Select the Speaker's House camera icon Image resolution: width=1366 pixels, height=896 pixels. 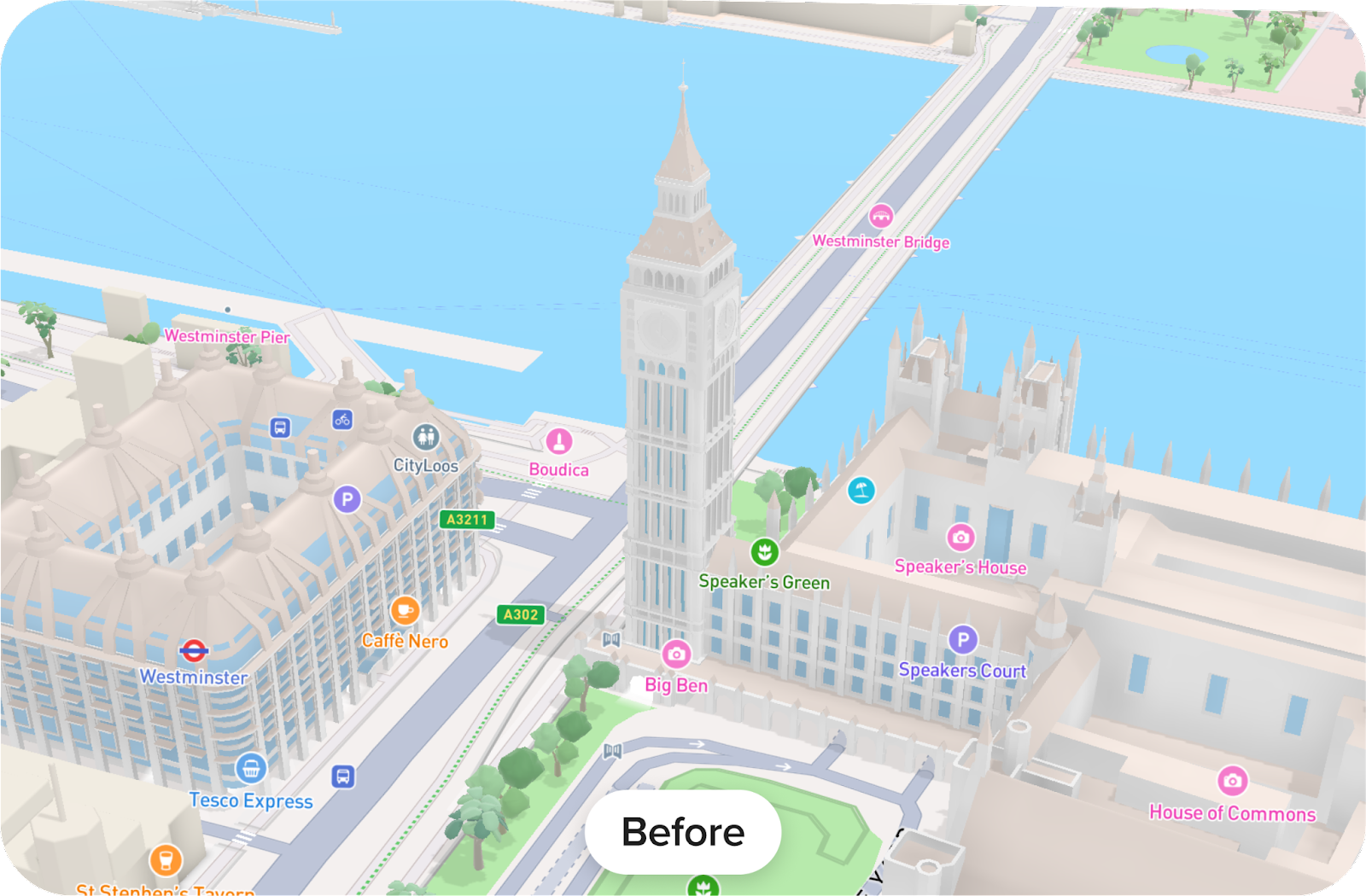coord(961,536)
